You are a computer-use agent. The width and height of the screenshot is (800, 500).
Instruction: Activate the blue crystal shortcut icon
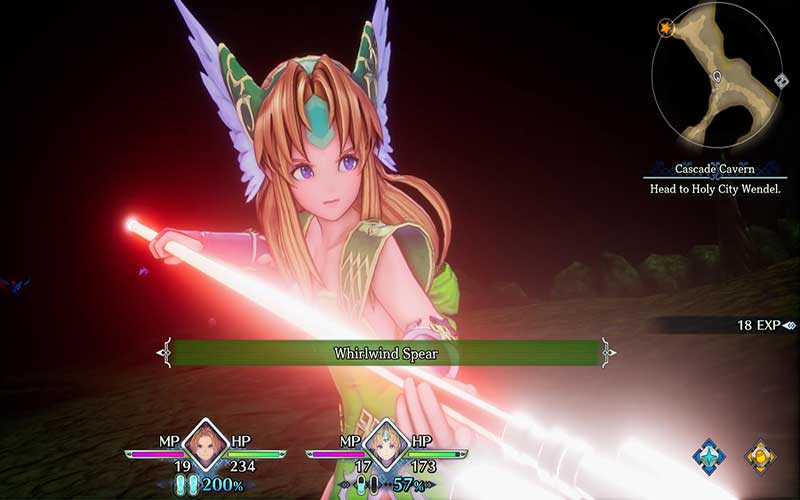709,456
